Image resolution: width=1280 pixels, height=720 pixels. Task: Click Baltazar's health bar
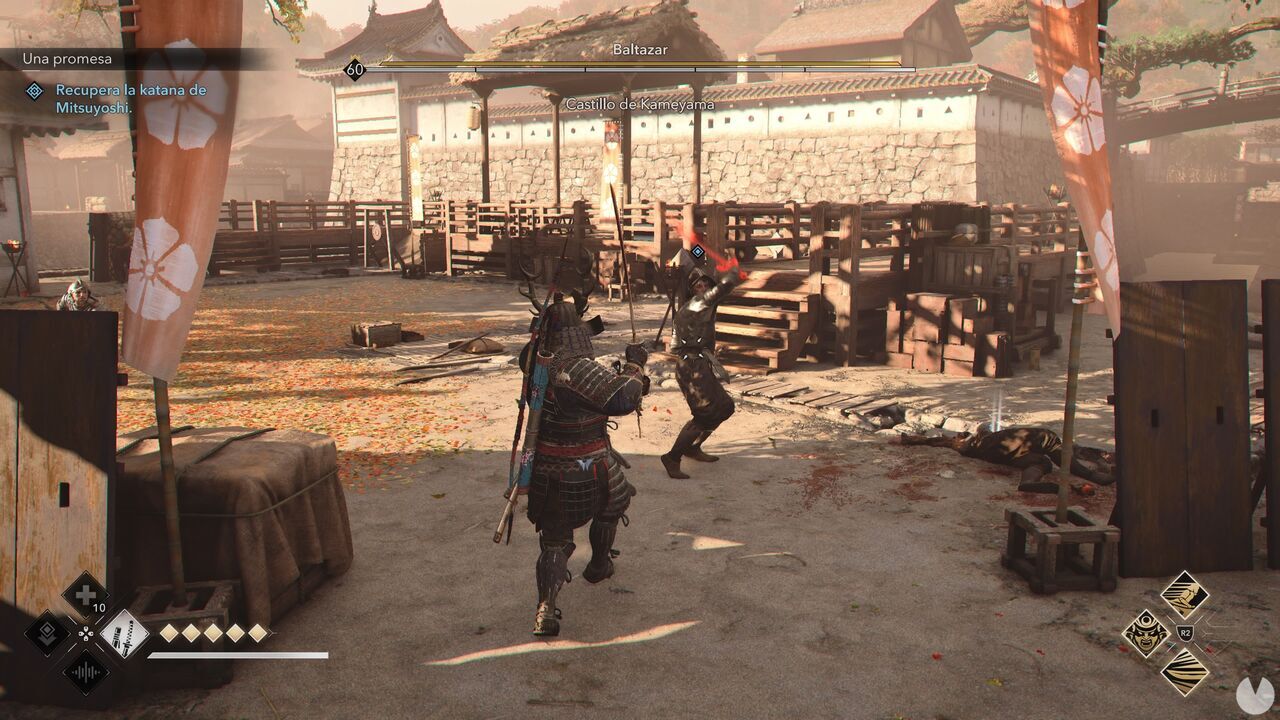(640, 68)
